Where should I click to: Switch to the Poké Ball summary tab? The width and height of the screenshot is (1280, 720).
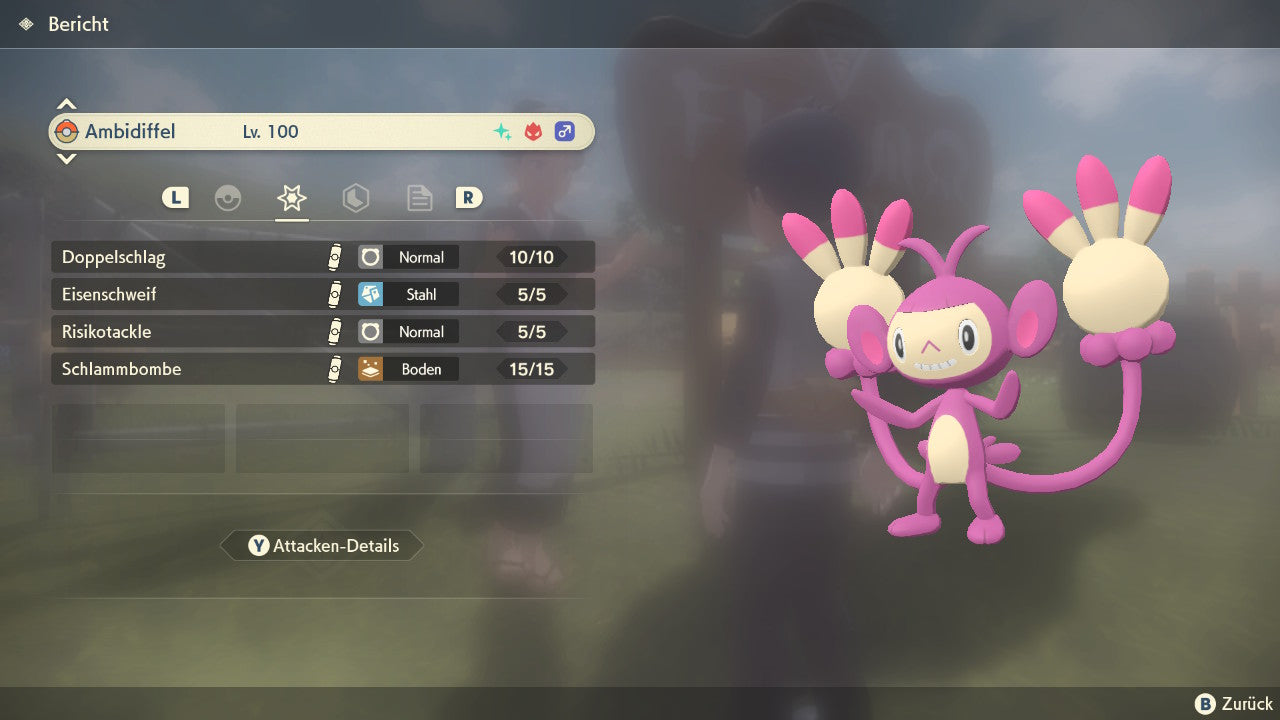228,198
